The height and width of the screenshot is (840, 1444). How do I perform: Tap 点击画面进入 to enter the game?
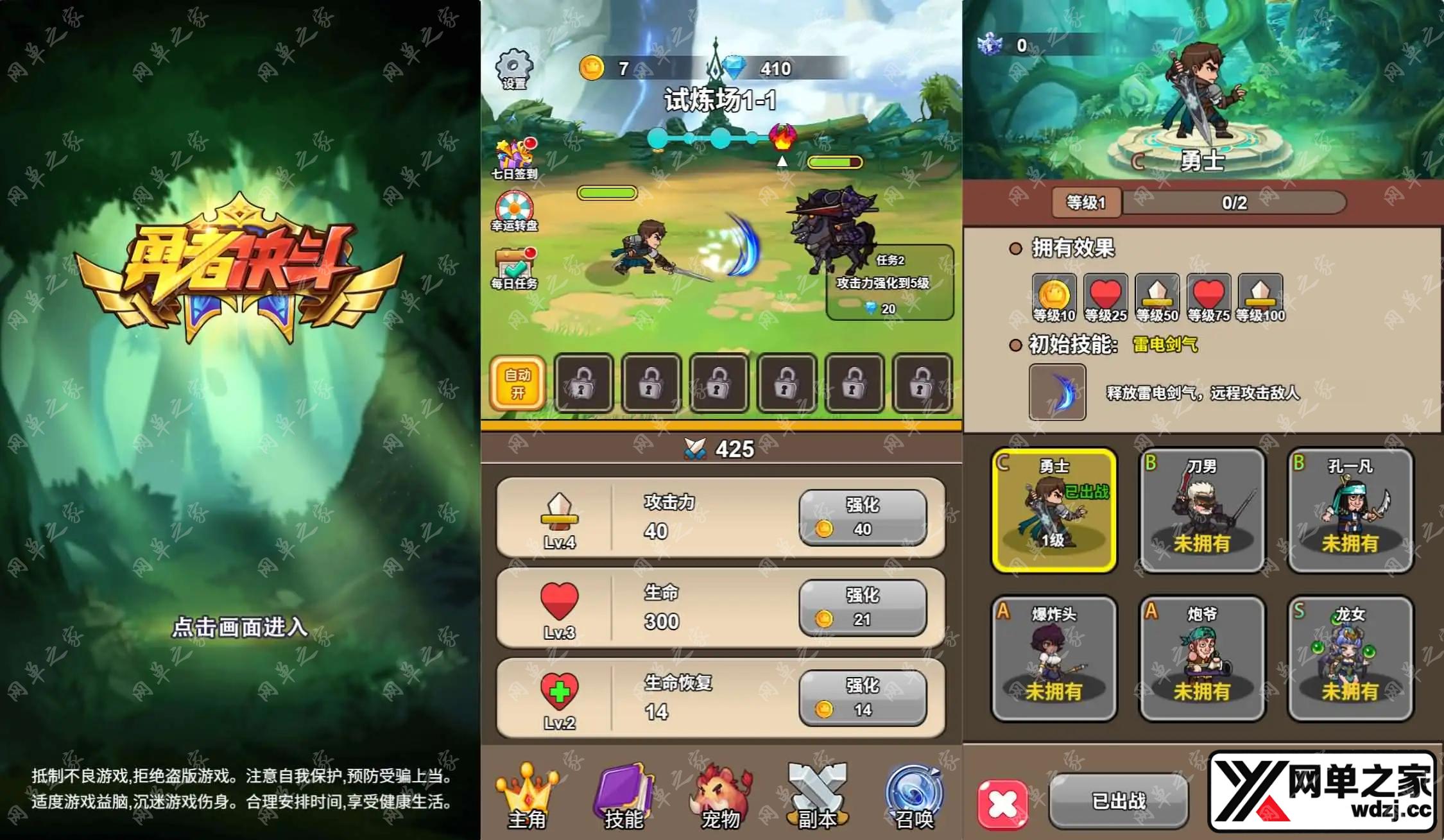tap(240, 626)
